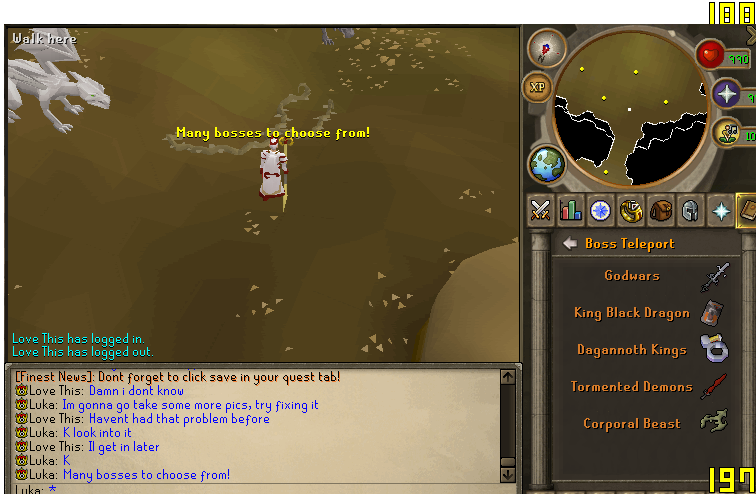Toggle the XP counter button
Image resolution: width=756 pixels, height=494 pixels.
click(538, 87)
